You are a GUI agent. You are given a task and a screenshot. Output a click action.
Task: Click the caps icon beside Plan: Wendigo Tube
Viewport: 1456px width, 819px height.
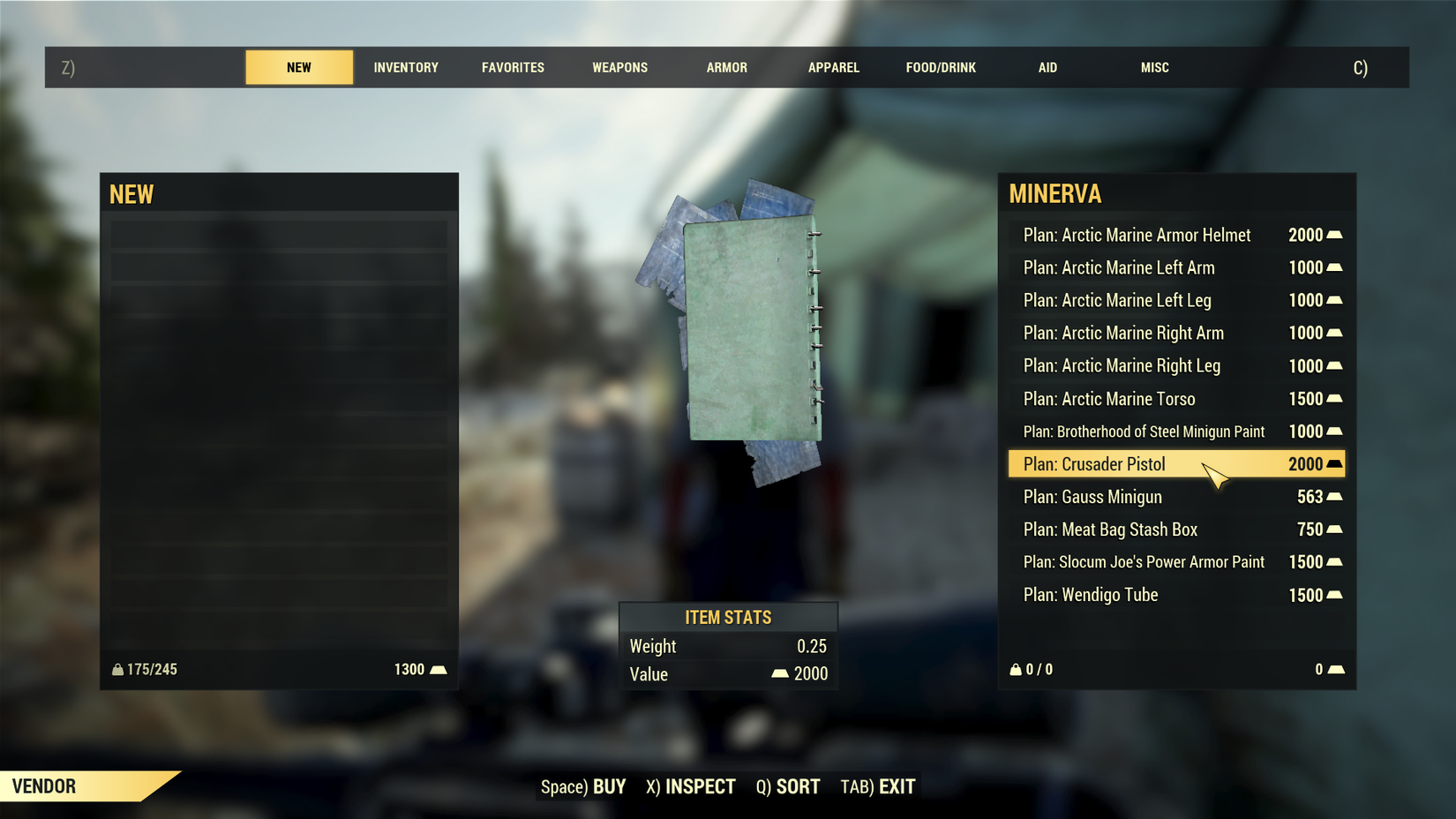[x=1334, y=595]
